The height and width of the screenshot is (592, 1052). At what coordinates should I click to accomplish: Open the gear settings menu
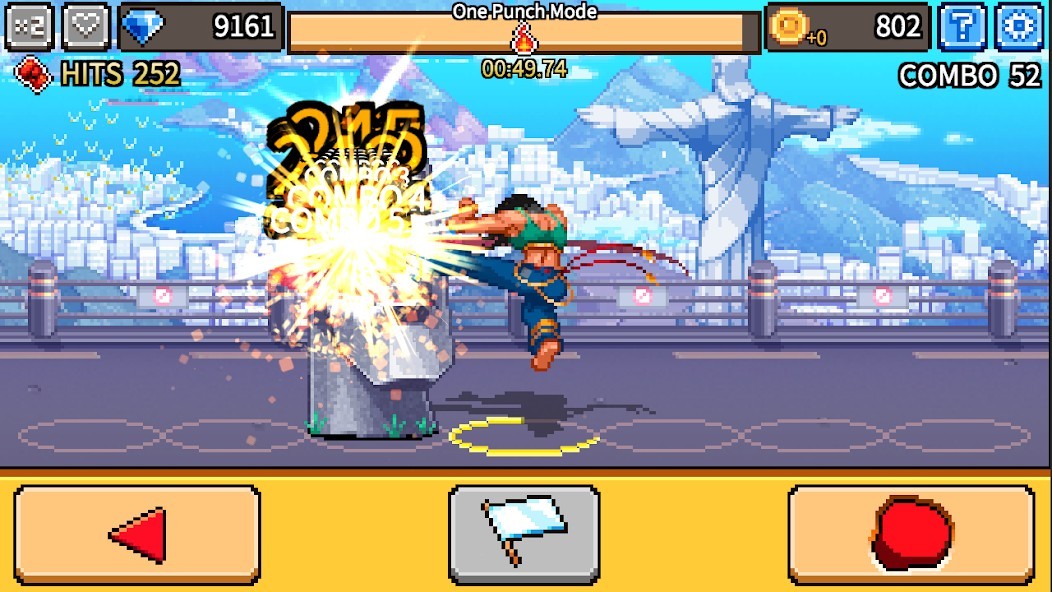tap(1020, 27)
